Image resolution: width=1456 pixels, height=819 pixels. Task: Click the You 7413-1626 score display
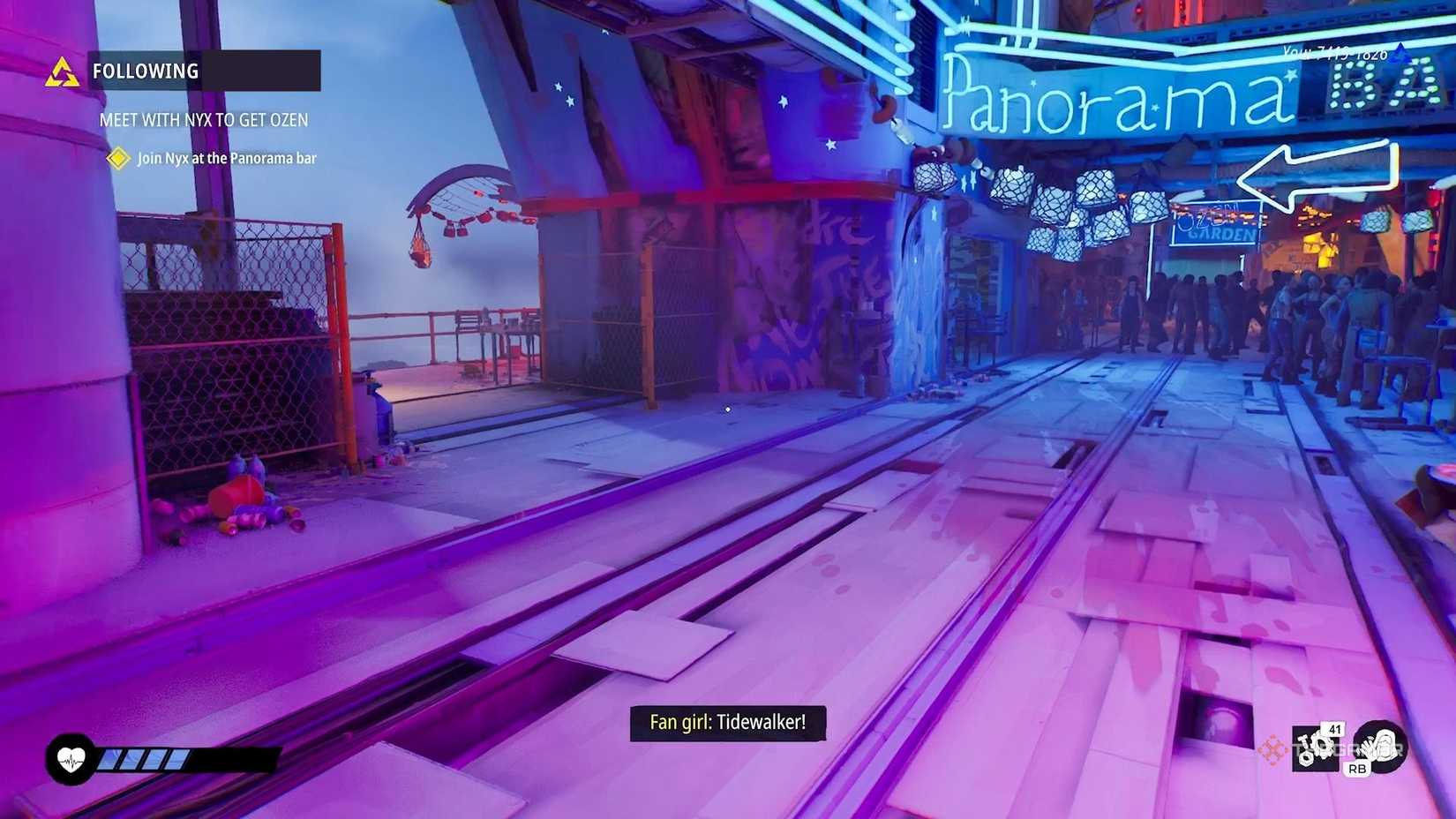1335,53
